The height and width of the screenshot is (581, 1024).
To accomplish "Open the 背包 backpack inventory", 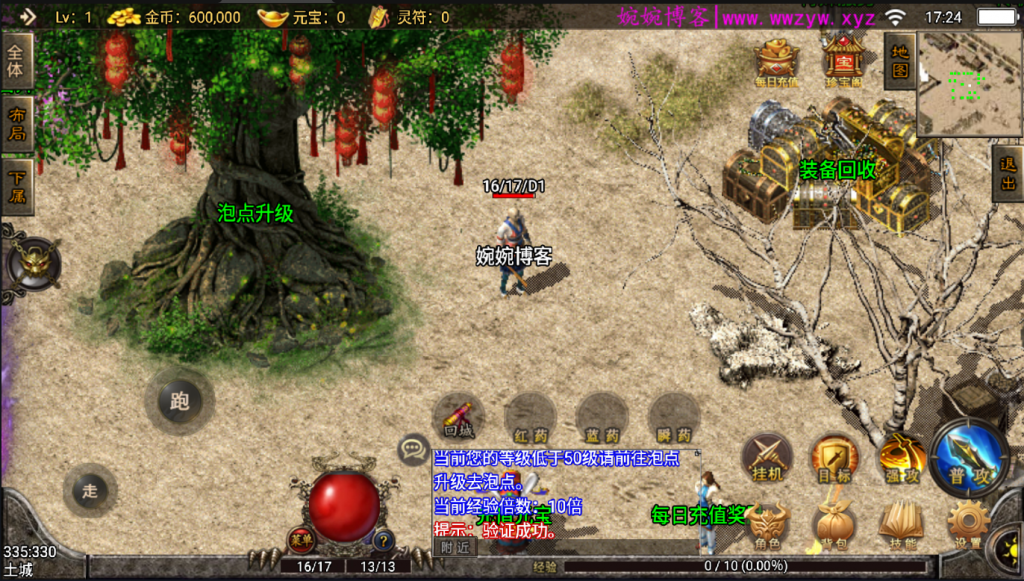I will coord(834,525).
